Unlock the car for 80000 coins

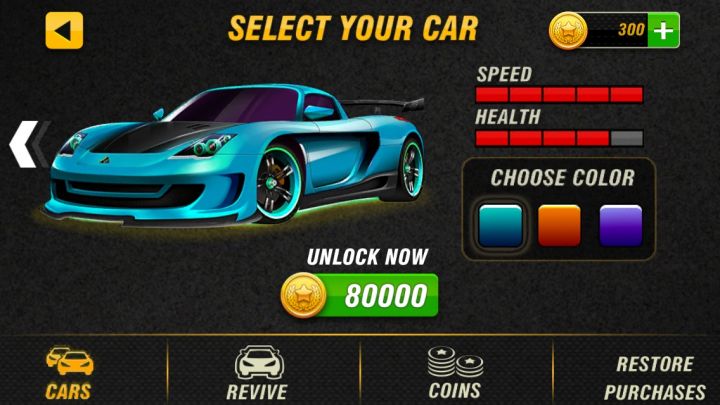click(361, 295)
